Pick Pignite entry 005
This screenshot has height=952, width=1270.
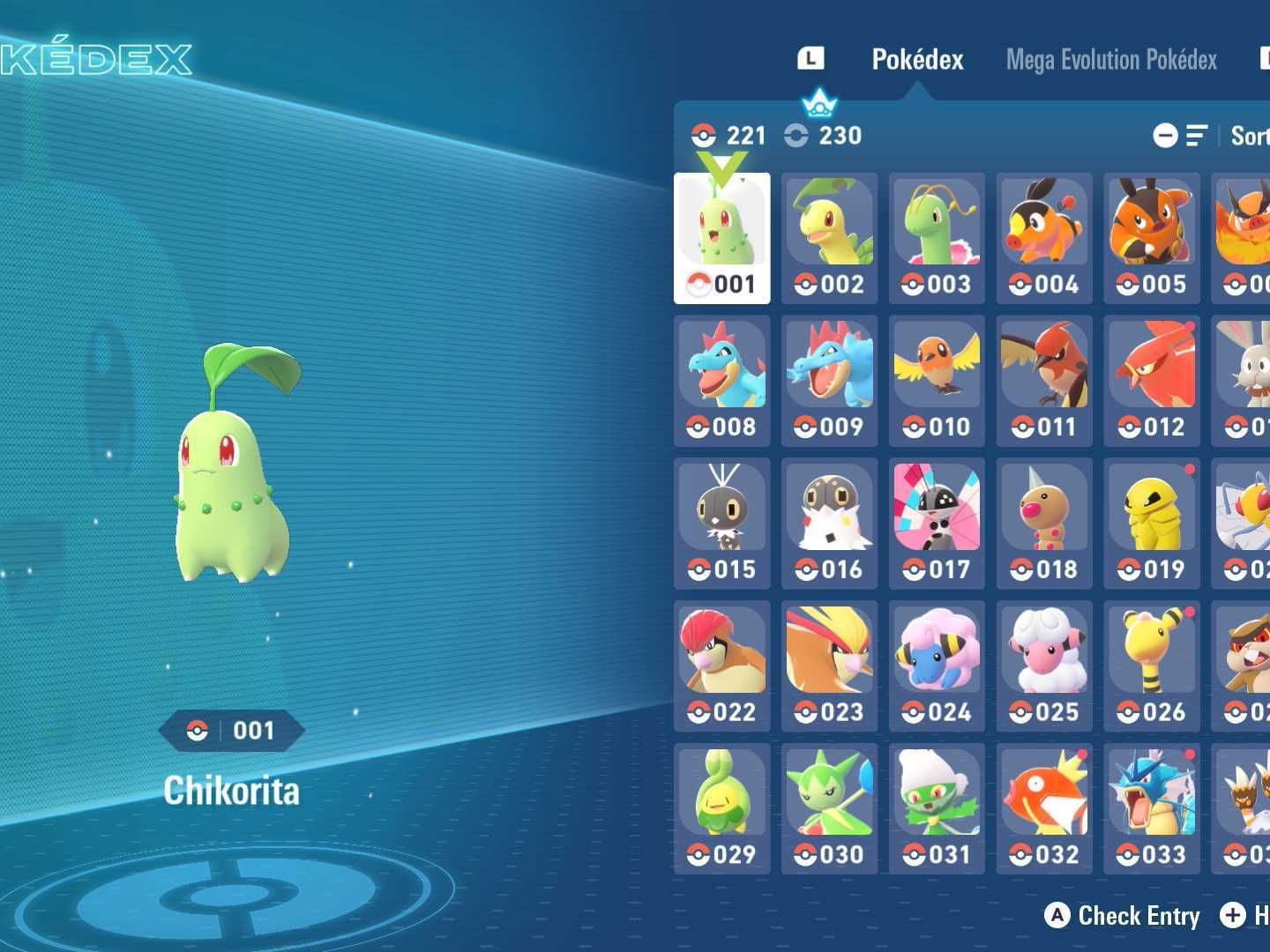(1152, 238)
